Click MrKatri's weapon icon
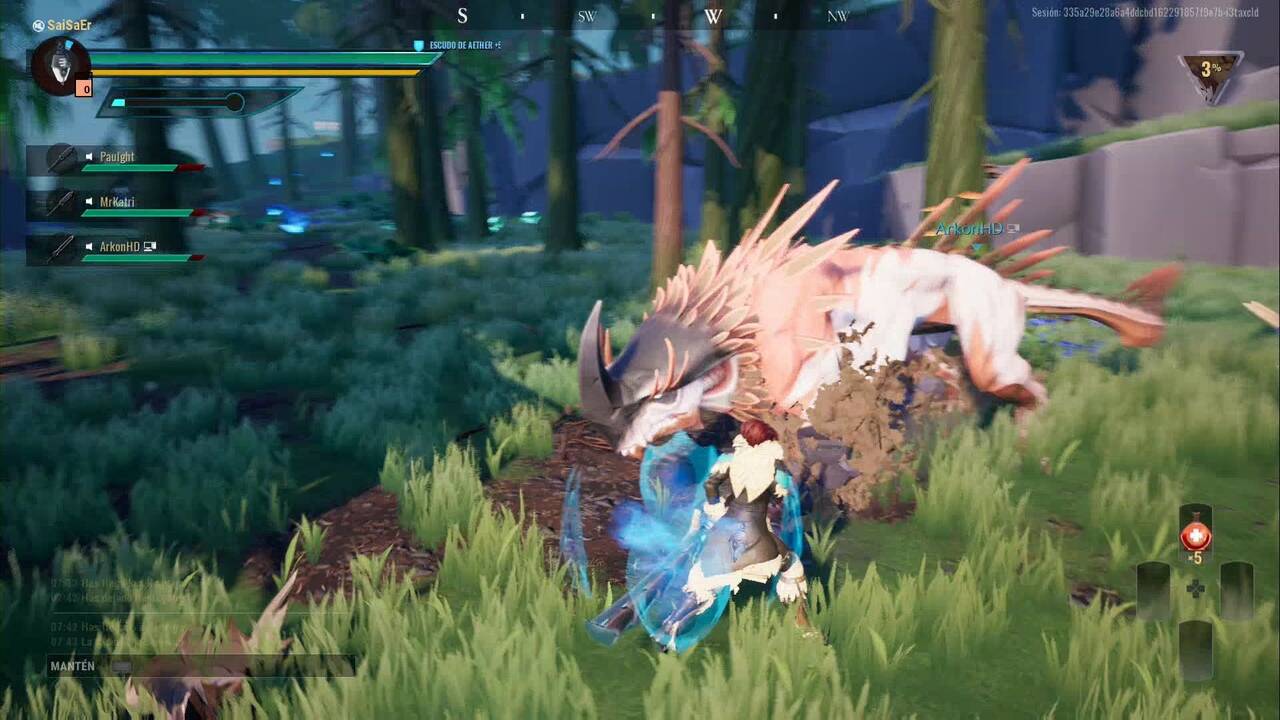The image size is (1280, 720). point(59,203)
